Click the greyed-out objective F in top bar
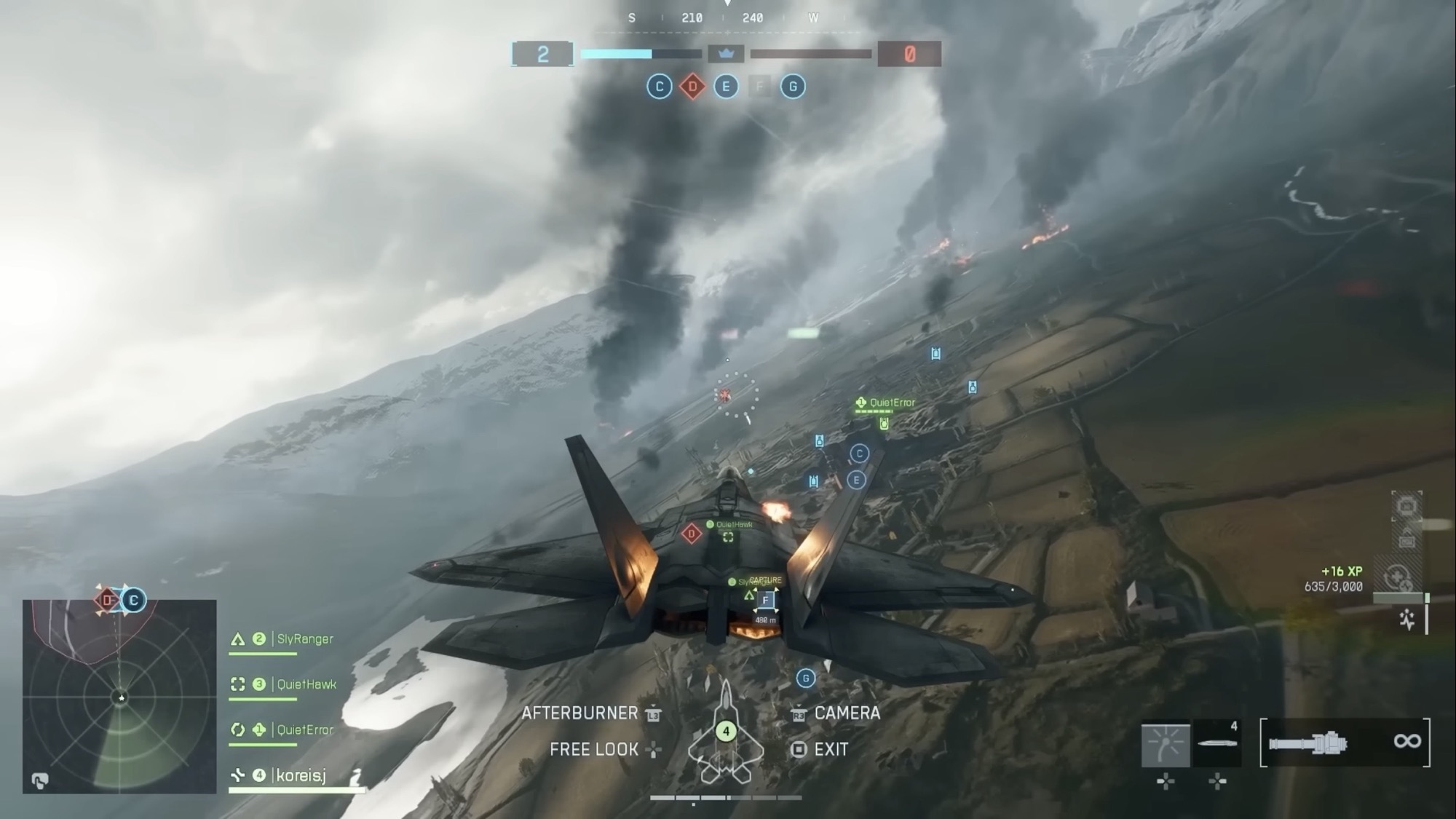Viewport: 1456px width, 819px height. pos(759,87)
